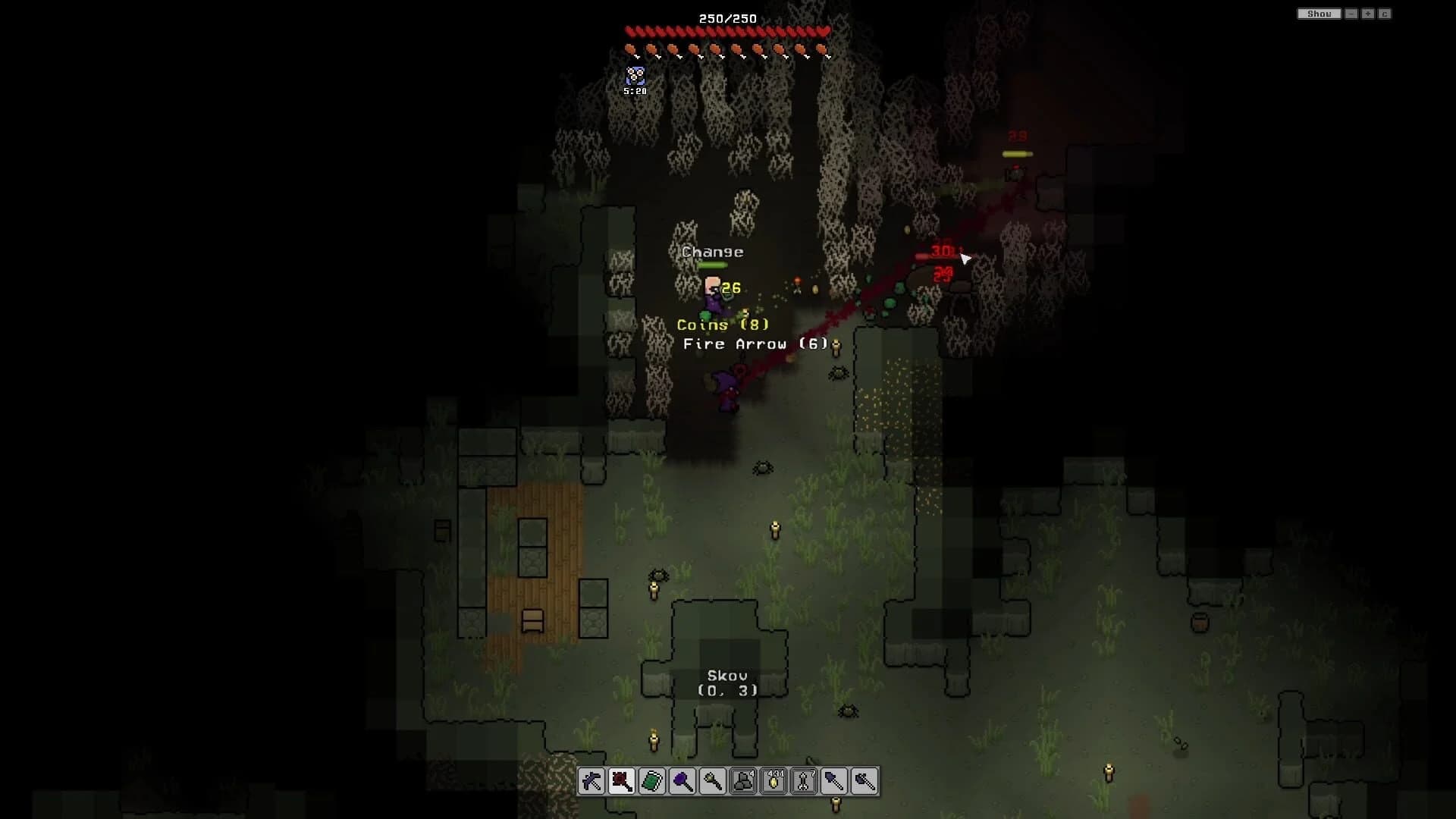This screenshot has height=819, width=1456.
Task: Click the plus zoom button
Action: (x=1367, y=13)
